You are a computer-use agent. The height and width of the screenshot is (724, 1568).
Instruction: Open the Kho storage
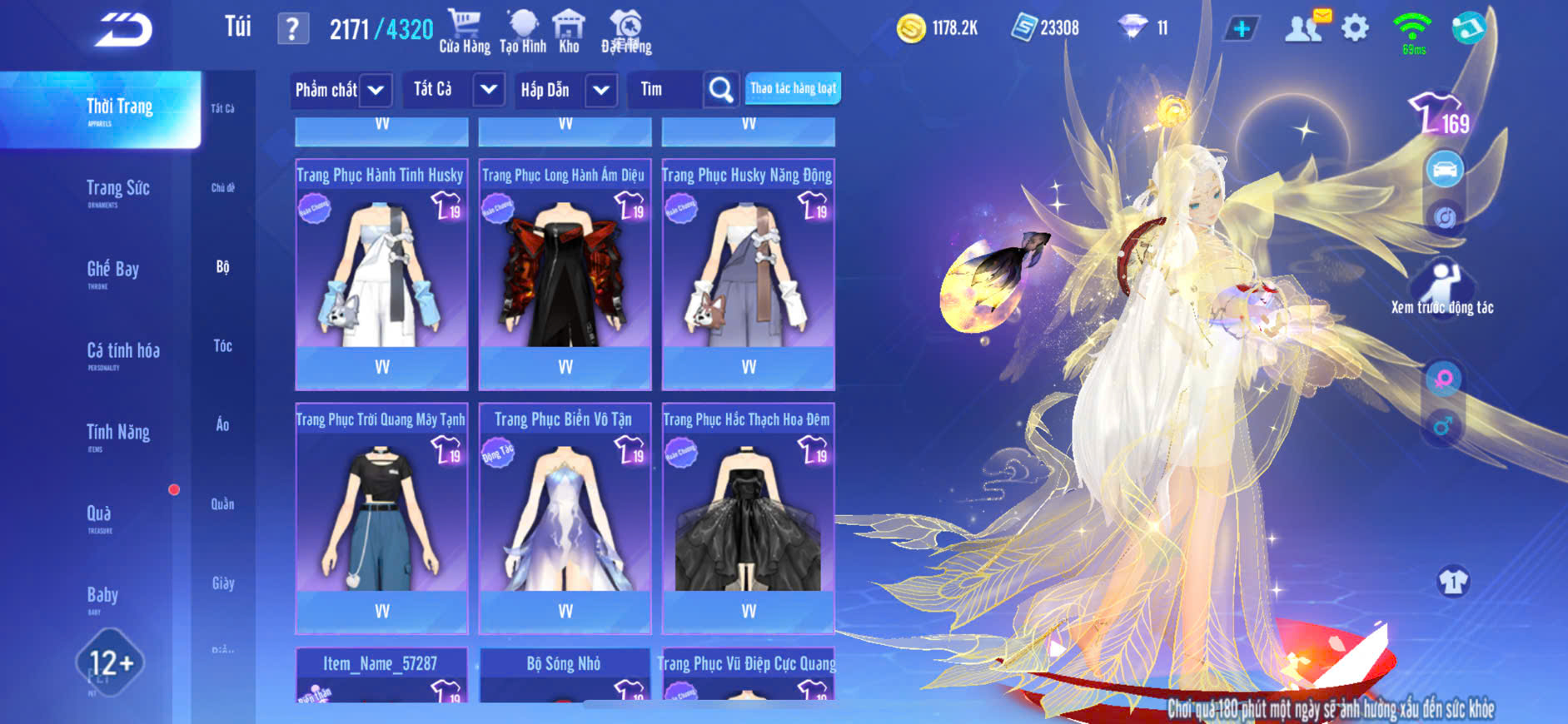[569, 32]
